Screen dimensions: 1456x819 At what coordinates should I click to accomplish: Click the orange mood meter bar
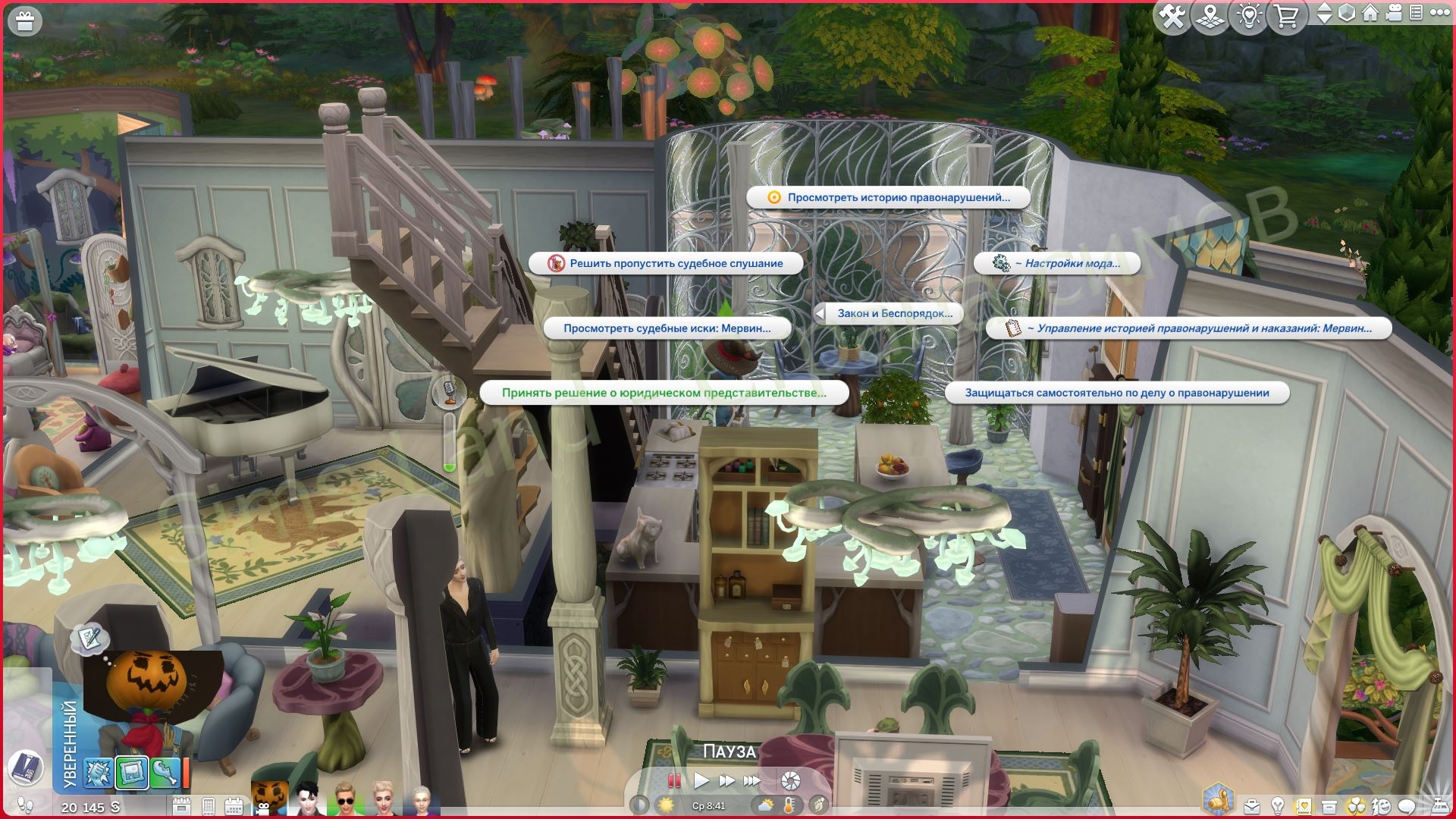186,773
